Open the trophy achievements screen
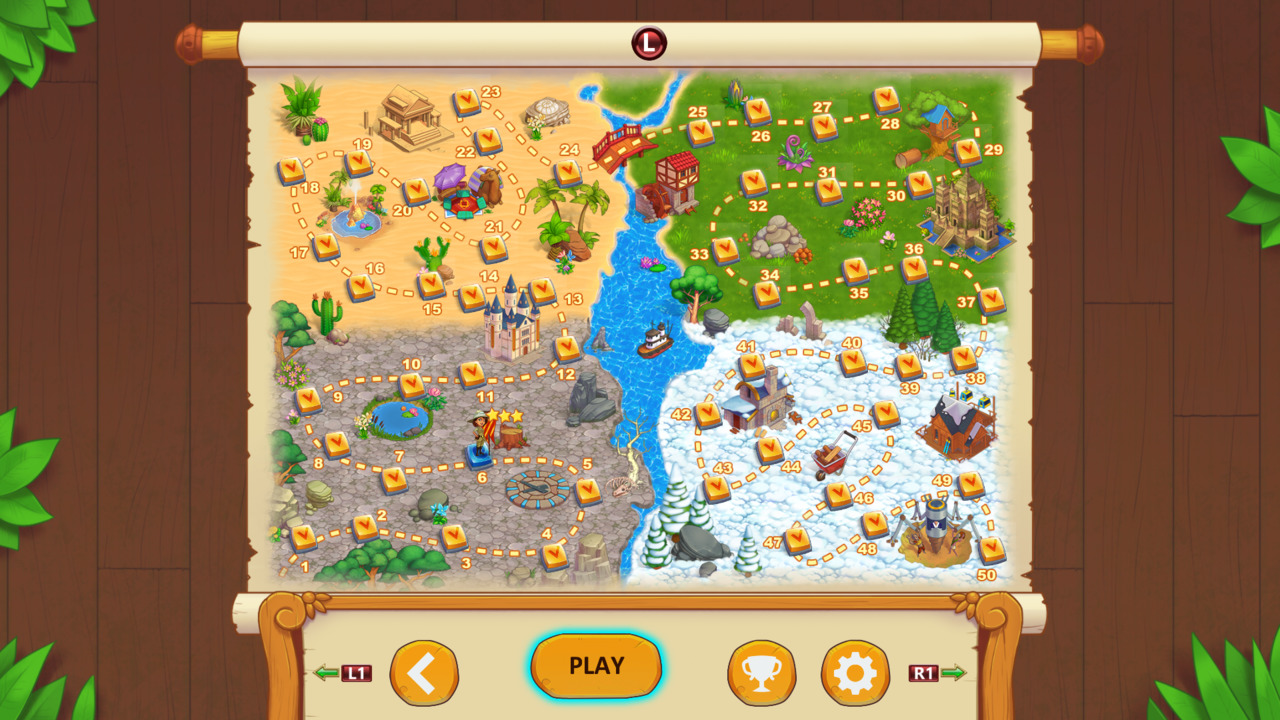Screen dimensions: 1280x720 coord(762,673)
